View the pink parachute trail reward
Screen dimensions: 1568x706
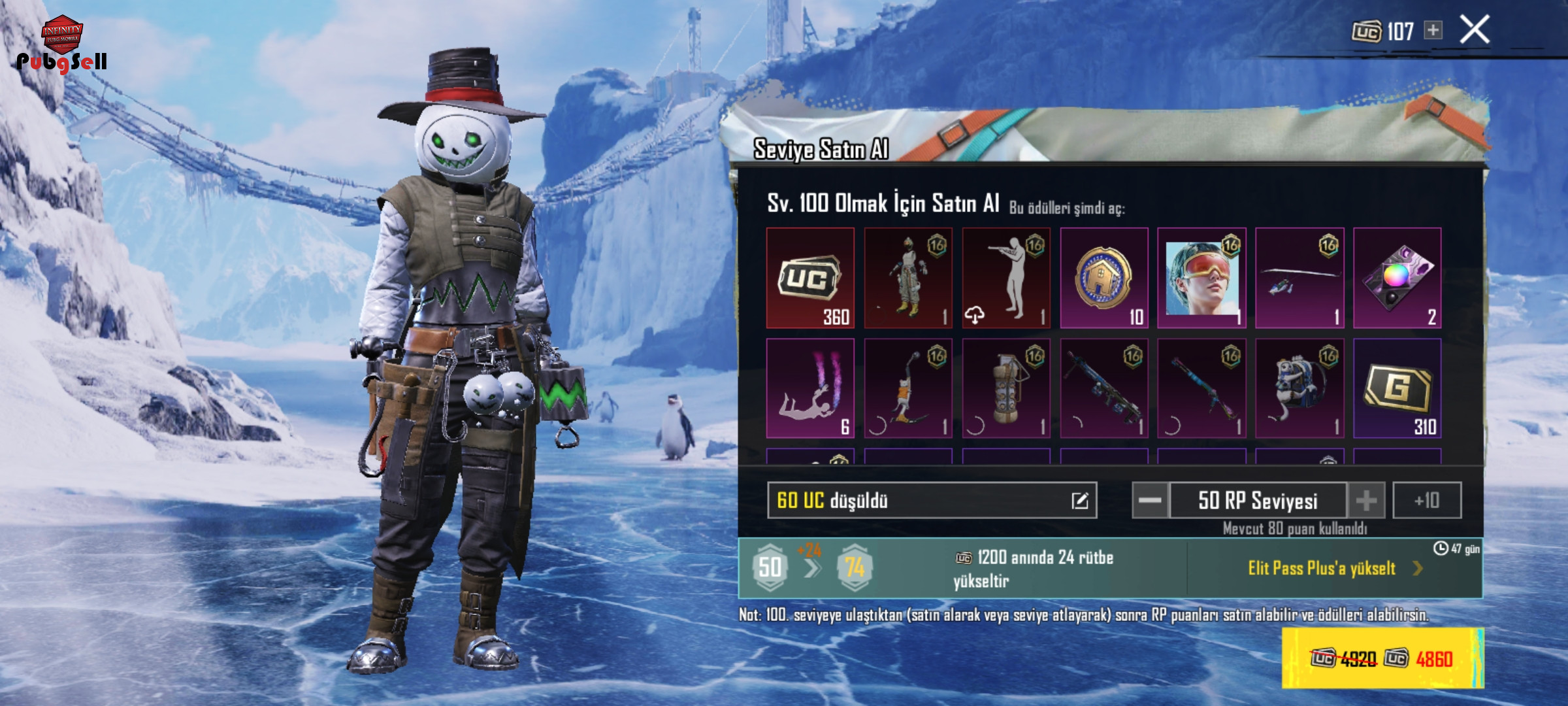click(810, 388)
